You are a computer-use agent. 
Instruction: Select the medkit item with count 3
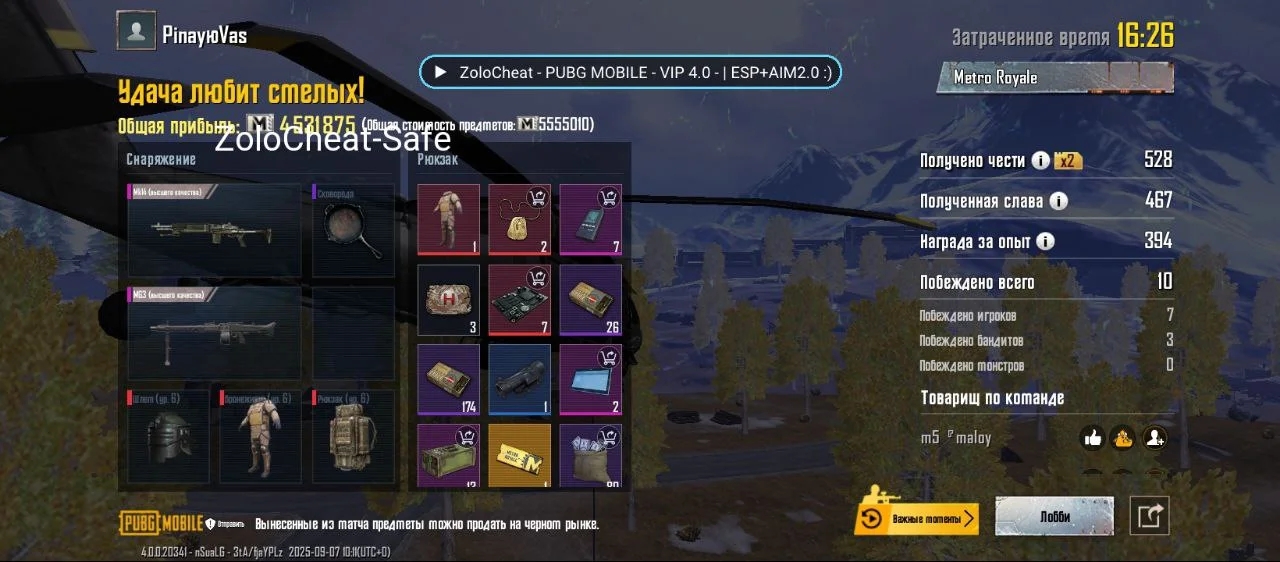(x=449, y=300)
